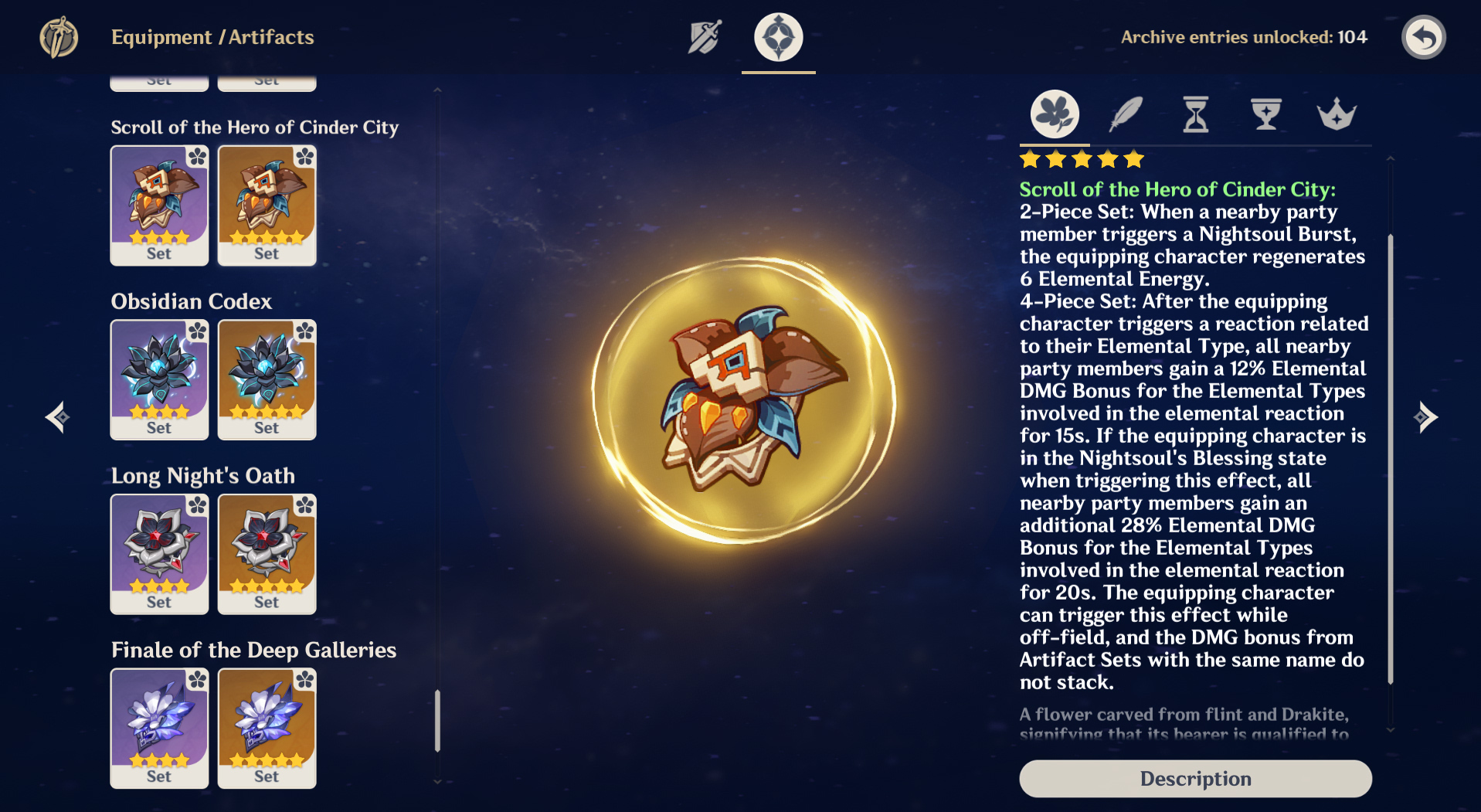1481x812 pixels.
Task: Open the Circlet of Logos crown tab
Action: click(x=1337, y=114)
